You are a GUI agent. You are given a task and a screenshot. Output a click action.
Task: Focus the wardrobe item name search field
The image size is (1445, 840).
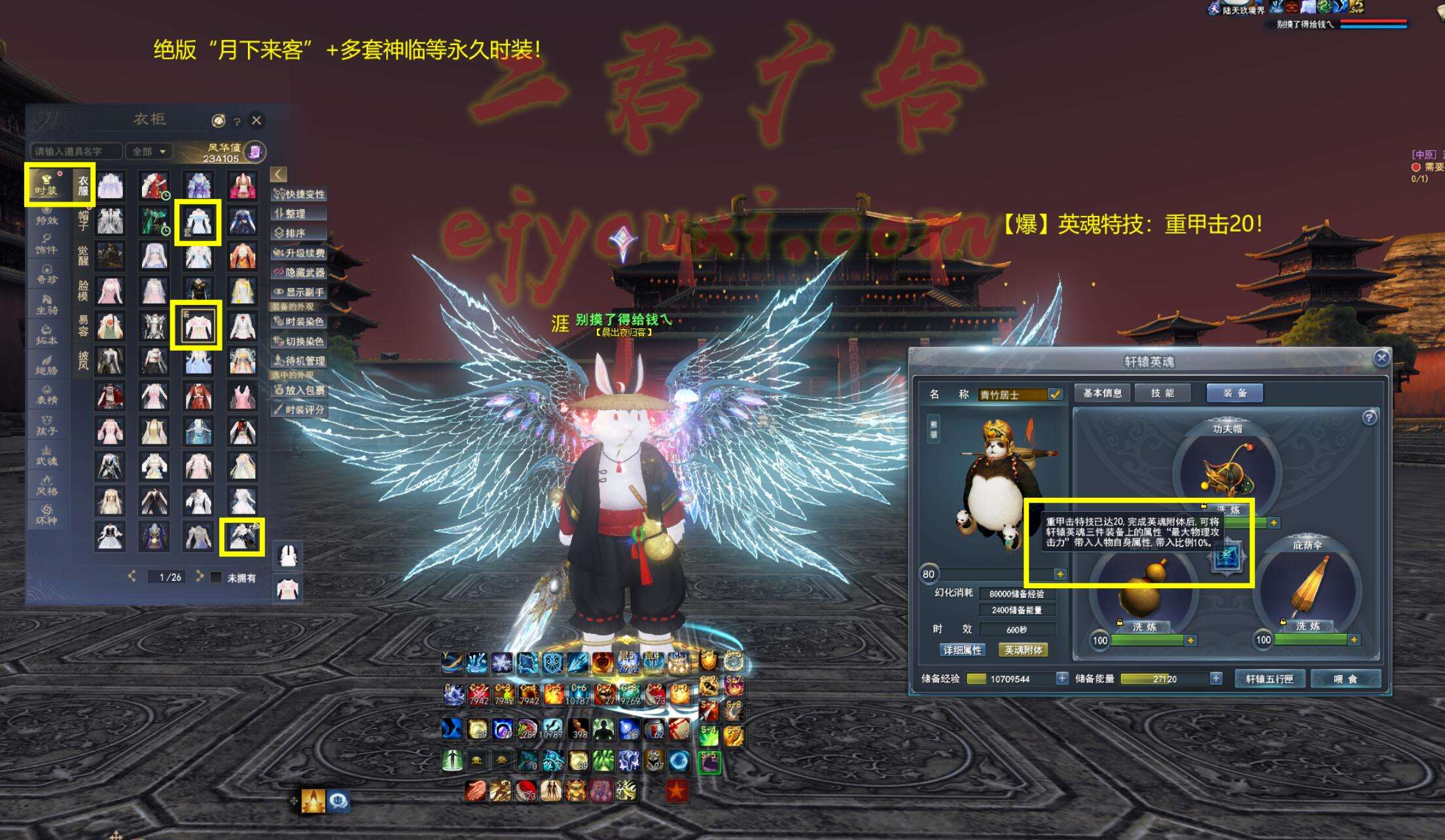[76, 152]
